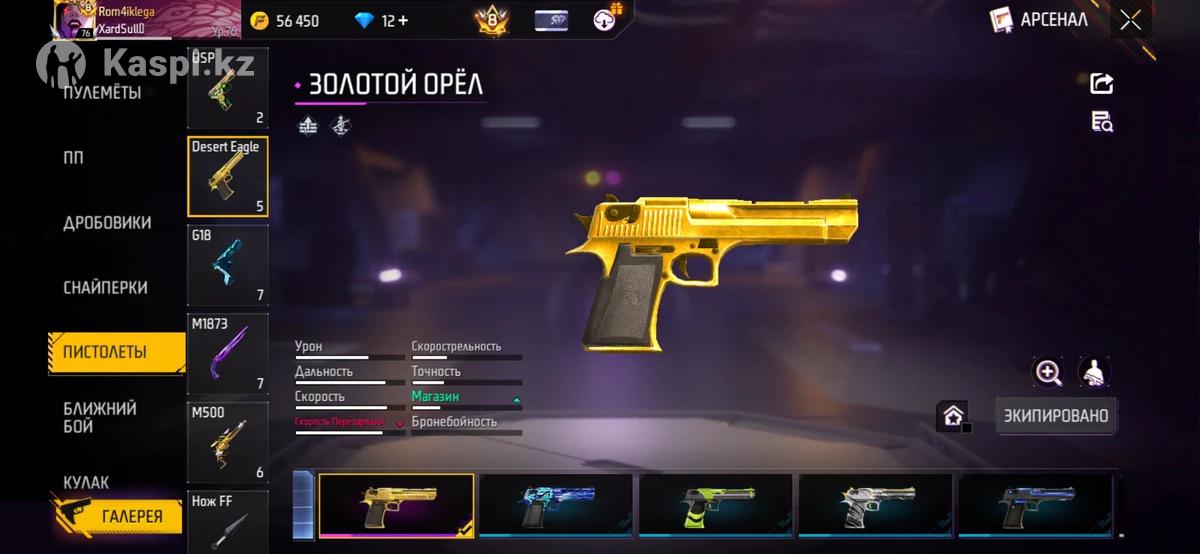The height and width of the screenshot is (554, 1200).
Task: Select the Дробовики category
Action: click(107, 223)
